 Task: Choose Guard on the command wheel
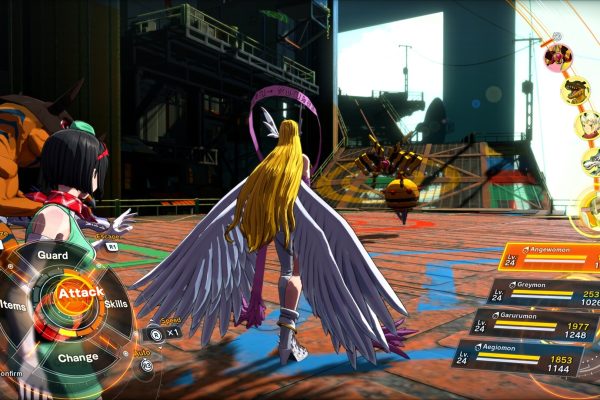coord(52,255)
